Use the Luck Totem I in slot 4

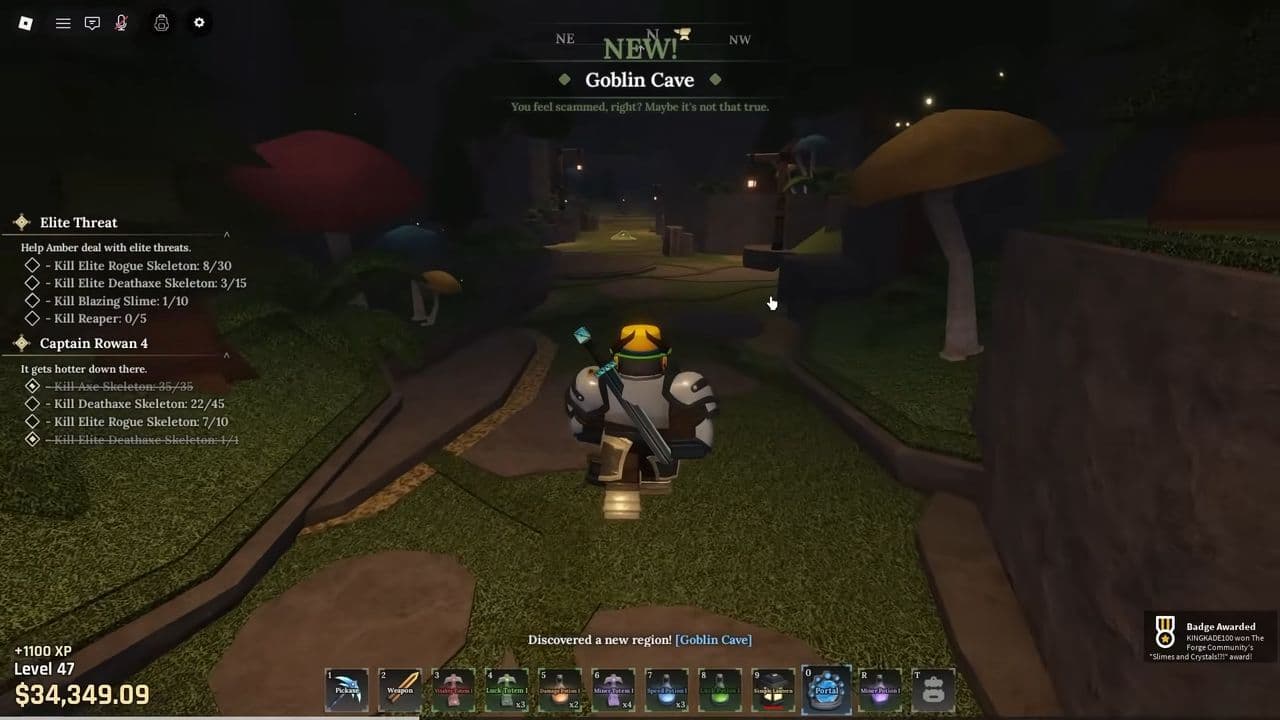(507, 688)
